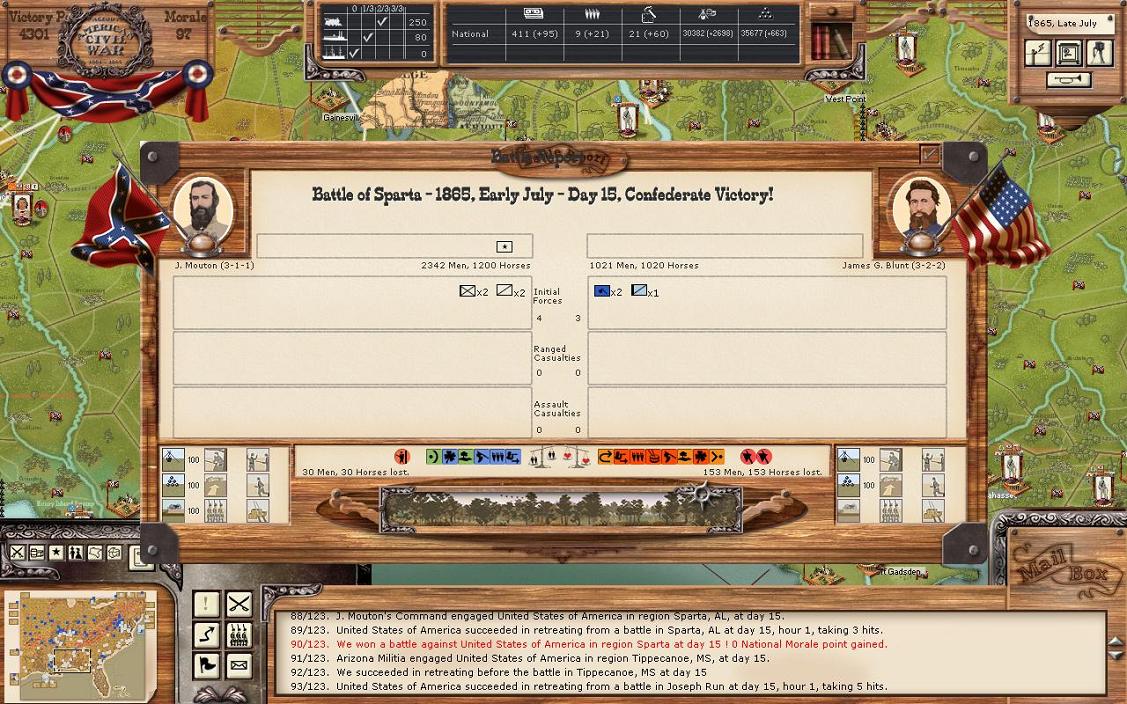The image size is (1127, 704).
Task: Select the exclamation mark message filter
Action: (x=206, y=604)
